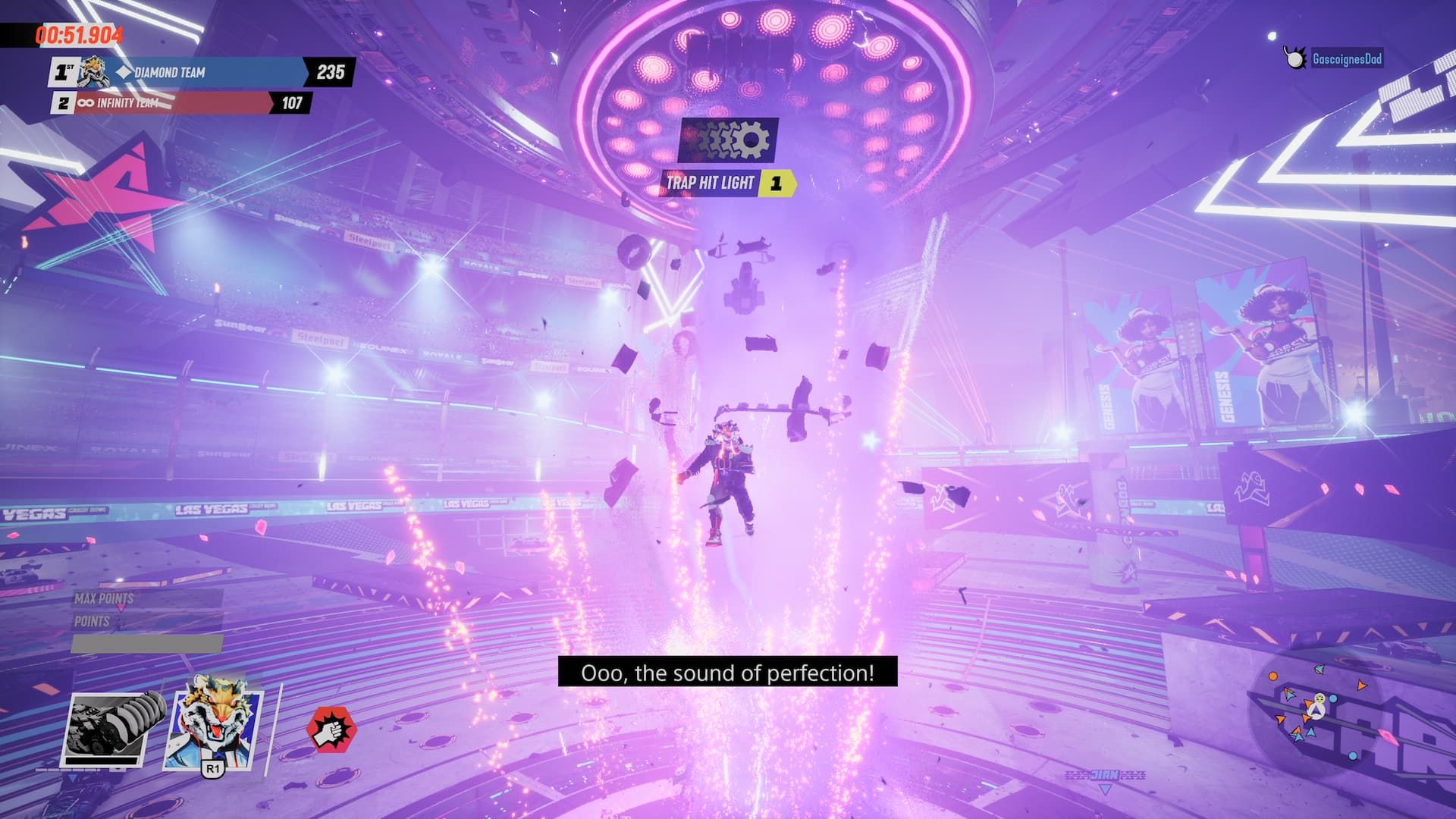This screenshot has width=1456, height=819.
Task: Click the white triangle player marker on minimap
Action: coord(1318,711)
